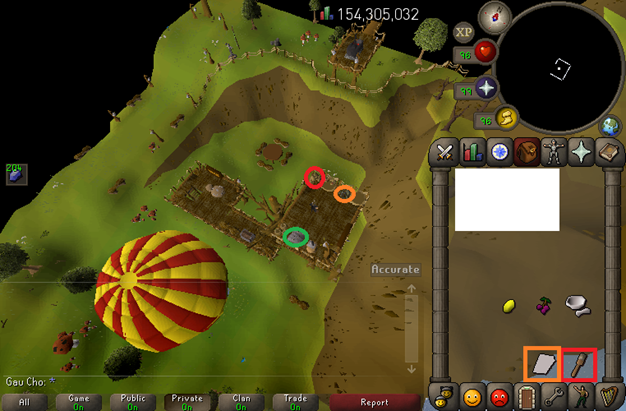Image resolution: width=626 pixels, height=411 pixels.
Task: Open the world map globe
Action: (613, 127)
